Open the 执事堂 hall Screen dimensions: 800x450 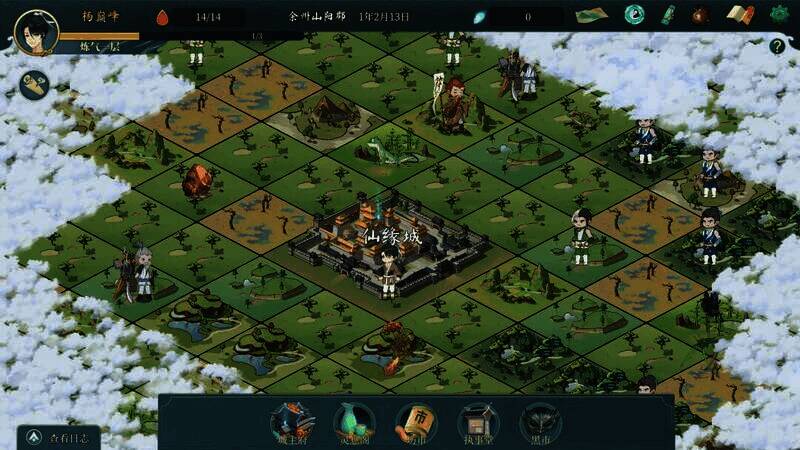pyautogui.click(x=478, y=422)
